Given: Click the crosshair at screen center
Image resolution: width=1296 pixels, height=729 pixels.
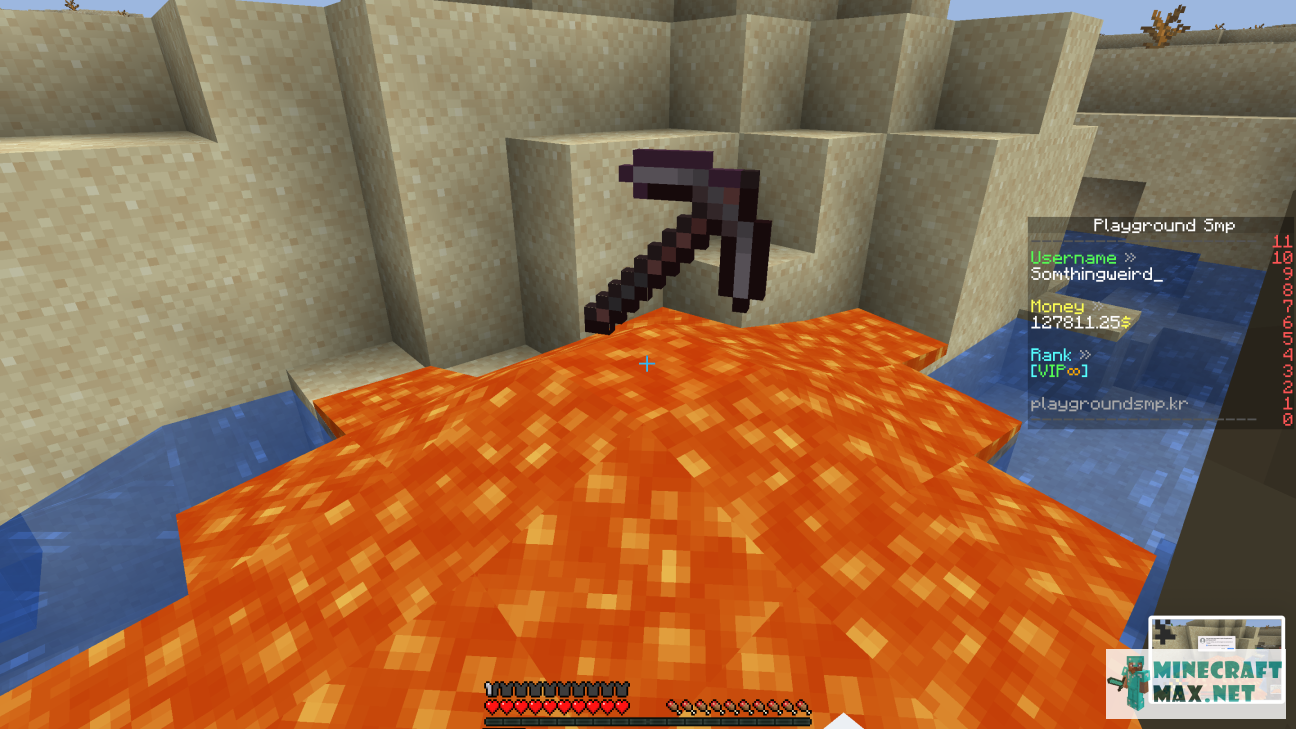Looking at the screenshot, I should (x=646, y=364).
